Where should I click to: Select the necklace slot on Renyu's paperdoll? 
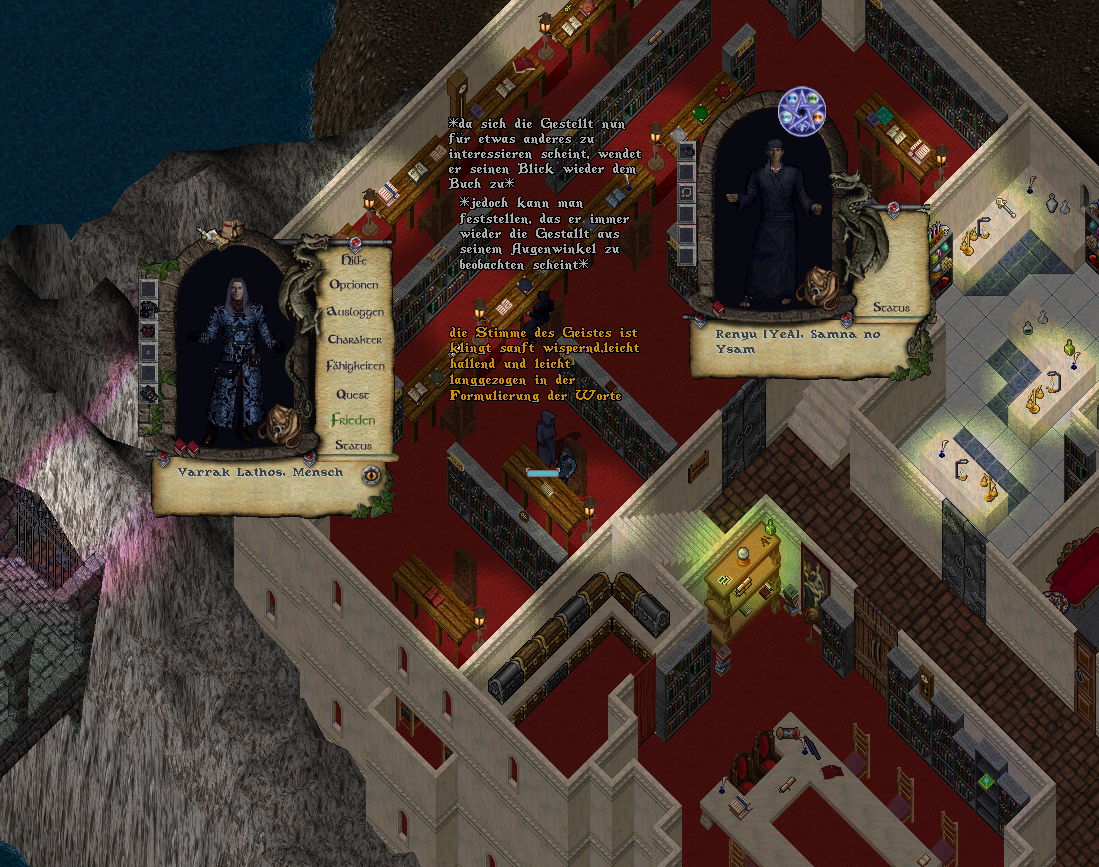click(x=687, y=193)
